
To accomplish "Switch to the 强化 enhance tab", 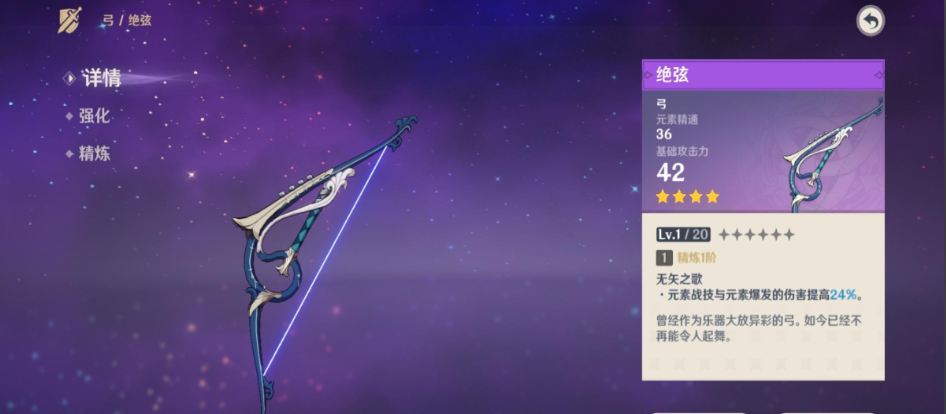I will click(x=94, y=116).
